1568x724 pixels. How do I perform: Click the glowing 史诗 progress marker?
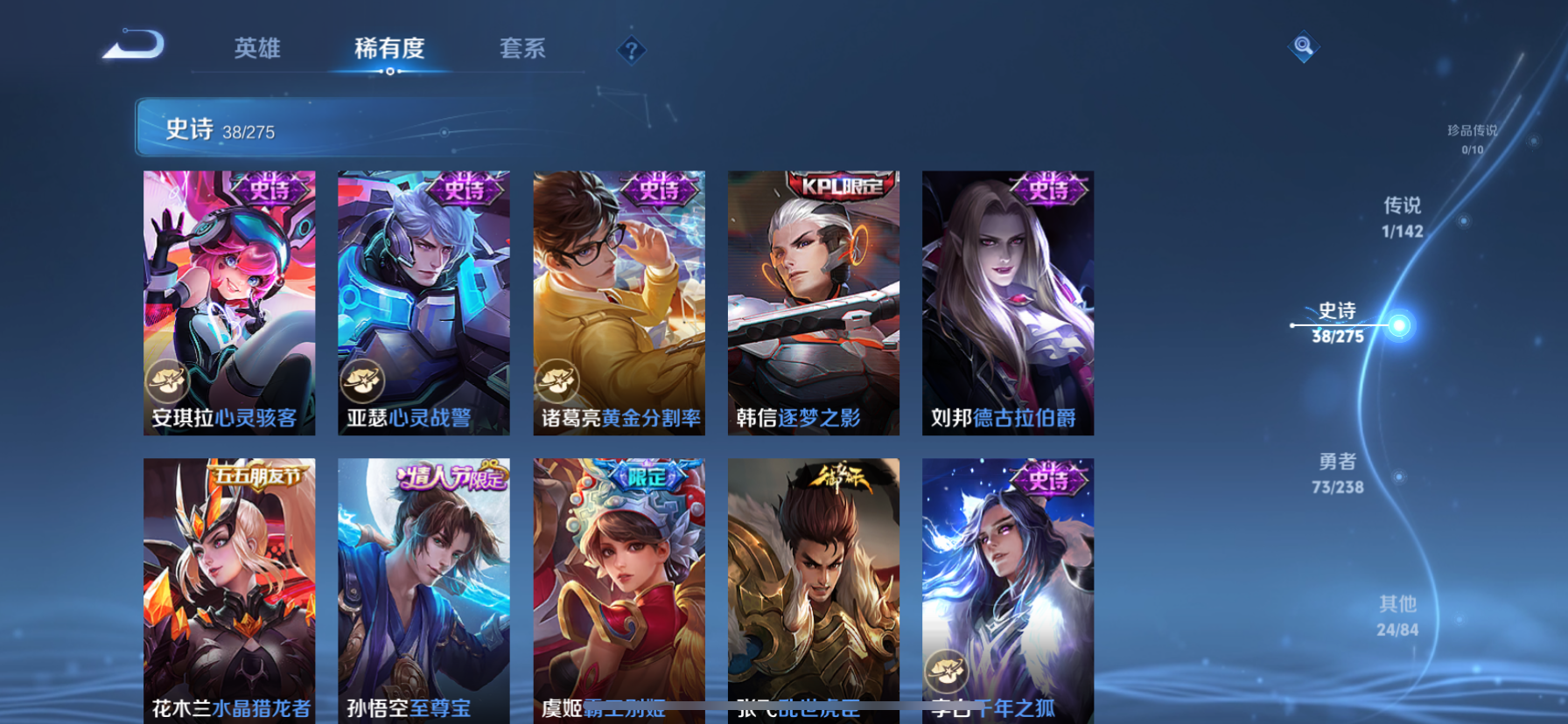point(1401,324)
